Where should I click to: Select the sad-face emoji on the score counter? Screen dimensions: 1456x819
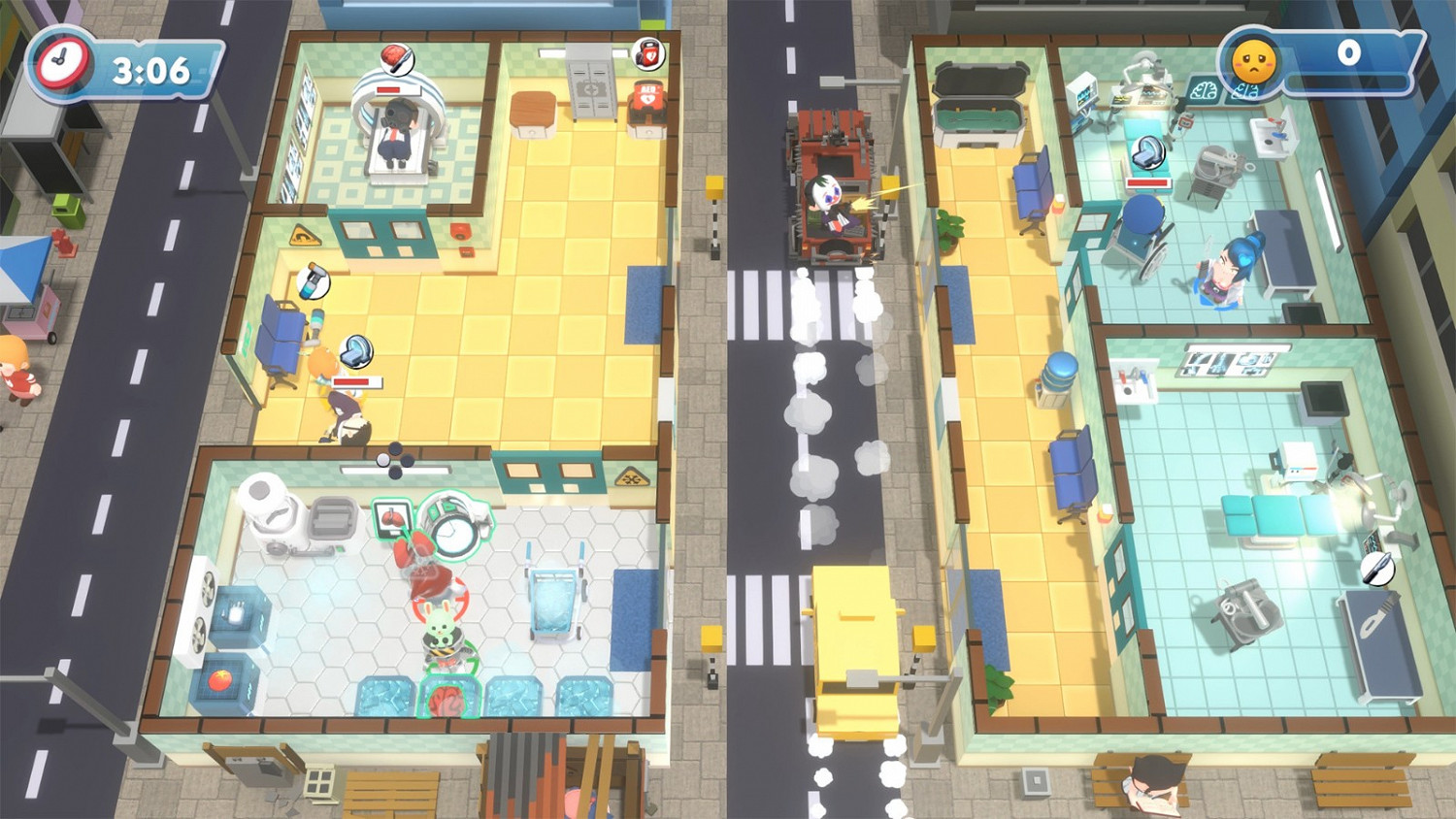[1253, 61]
